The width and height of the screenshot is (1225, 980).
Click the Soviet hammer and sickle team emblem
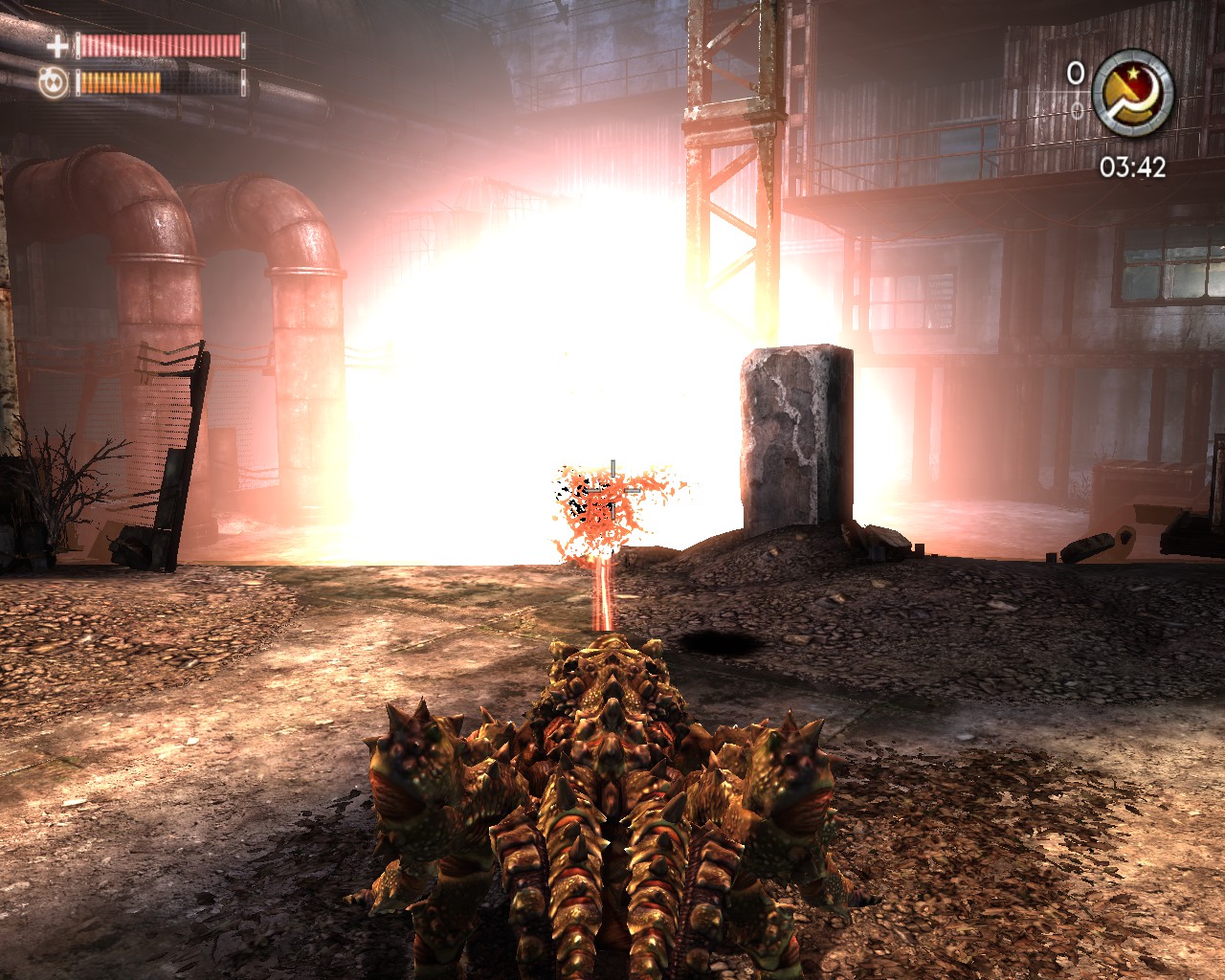click(1133, 93)
